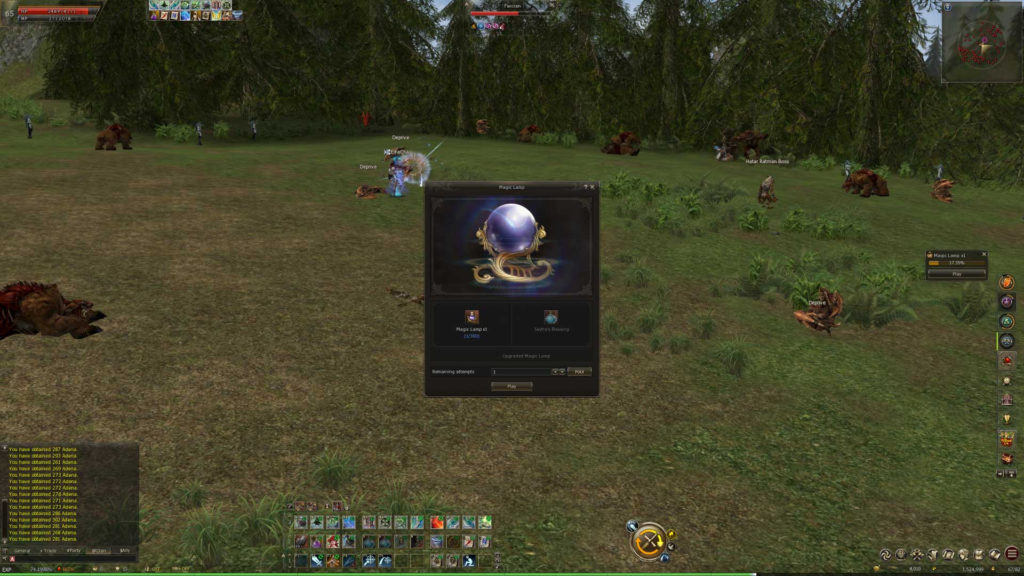The width and height of the screenshot is (1024, 576).
Task: Select the Sayha's Blessing item icon
Action: (x=551, y=317)
